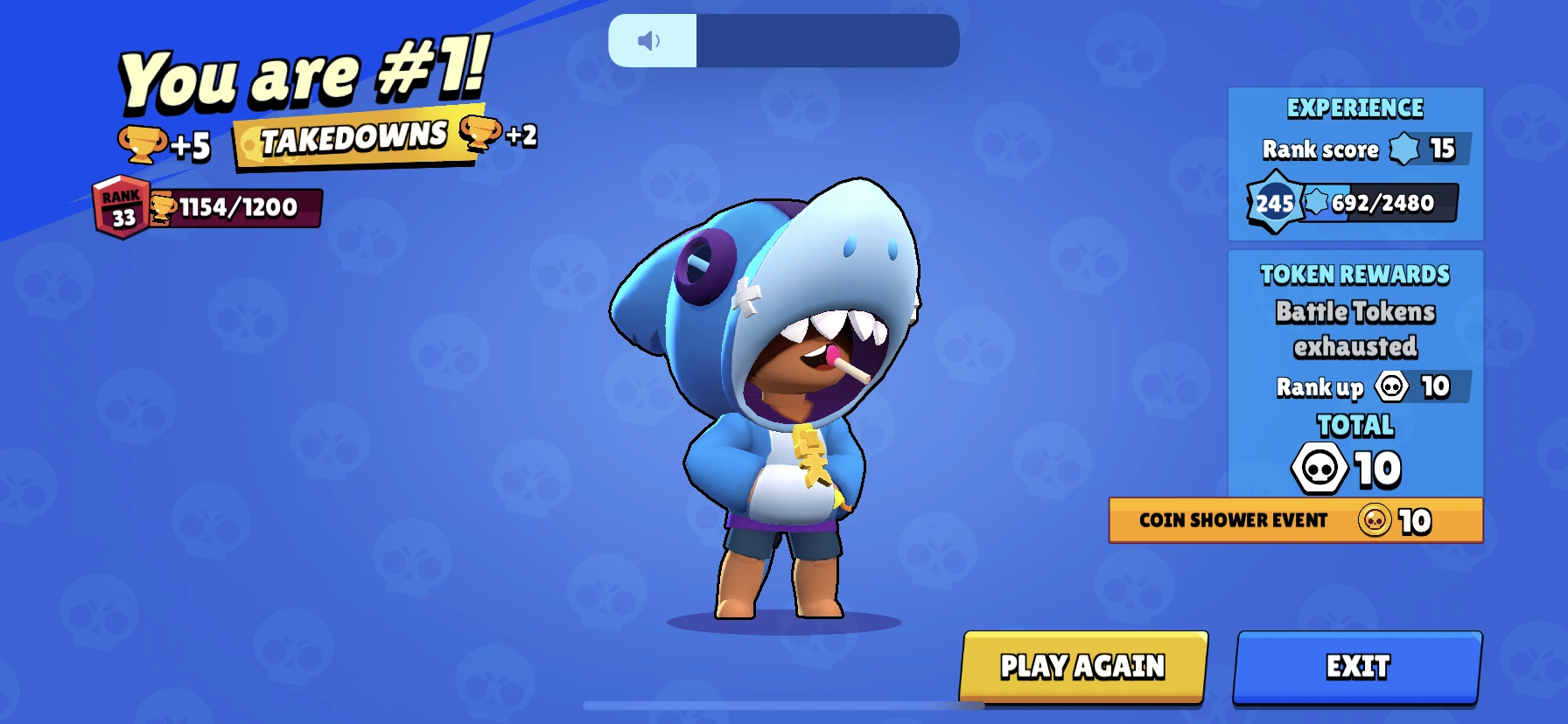This screenshot has width=1568, height=724.
Task: Click the TAKEDOWNS banner
Action: (x=353, y=137)
